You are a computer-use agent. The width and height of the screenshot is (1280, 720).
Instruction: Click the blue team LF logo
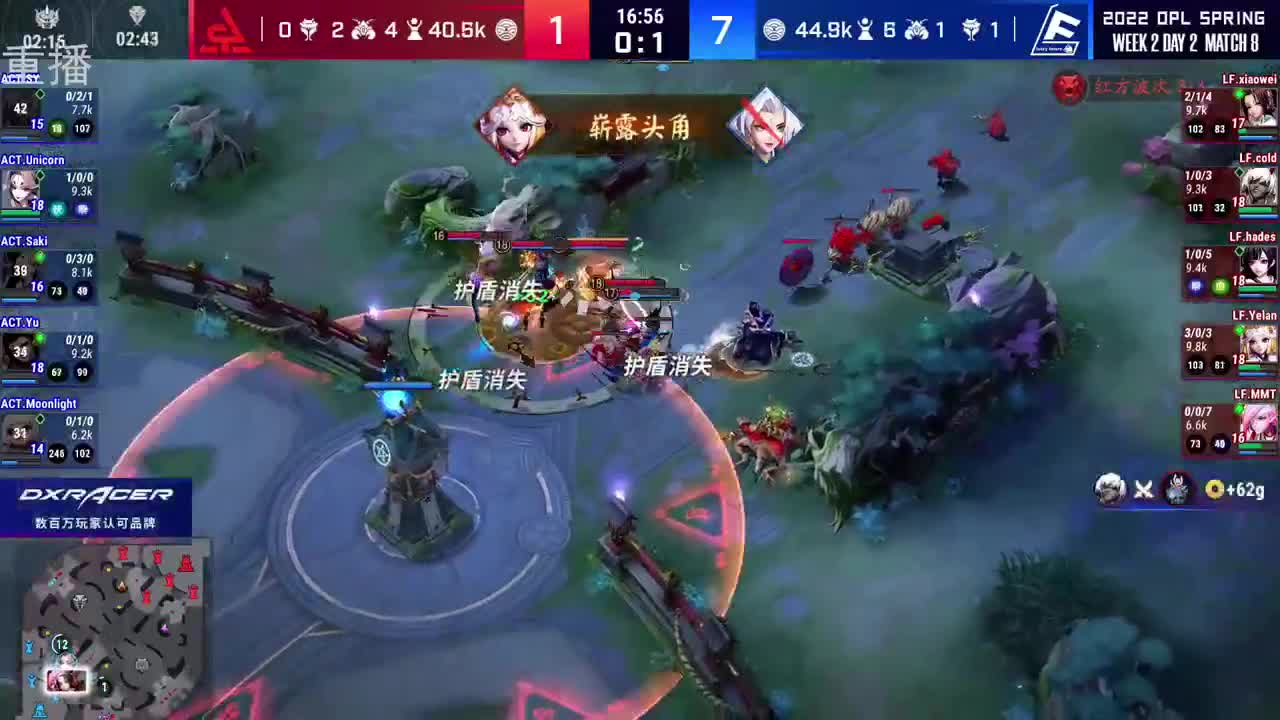tap(1058, 30)
